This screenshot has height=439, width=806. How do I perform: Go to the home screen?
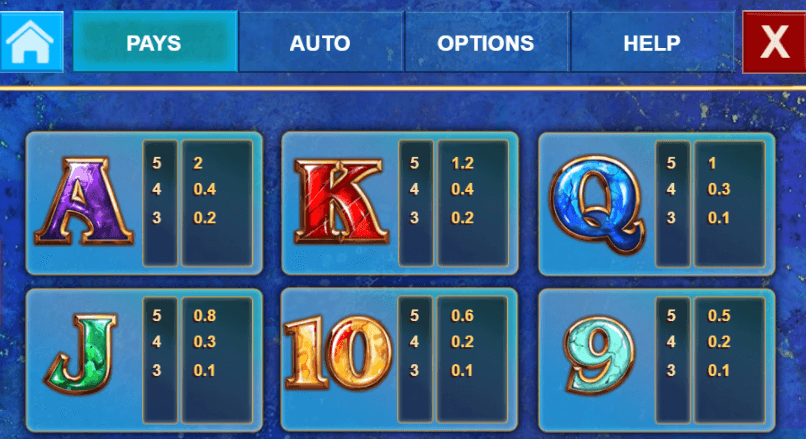[x=31, y=42]
